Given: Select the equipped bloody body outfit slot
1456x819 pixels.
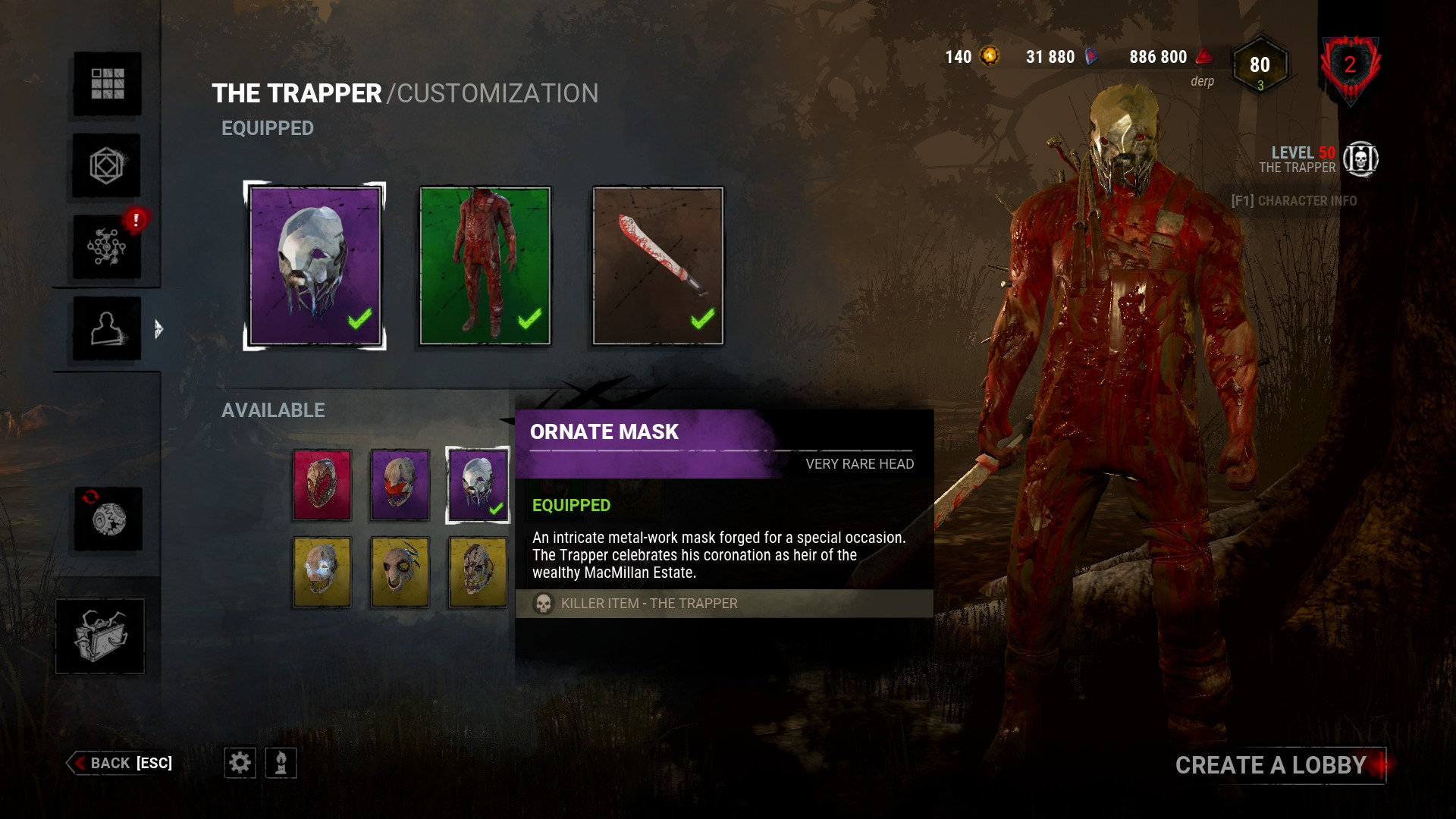Looking at the screenshot, I should pyautogui.click(x=485, y=265).
